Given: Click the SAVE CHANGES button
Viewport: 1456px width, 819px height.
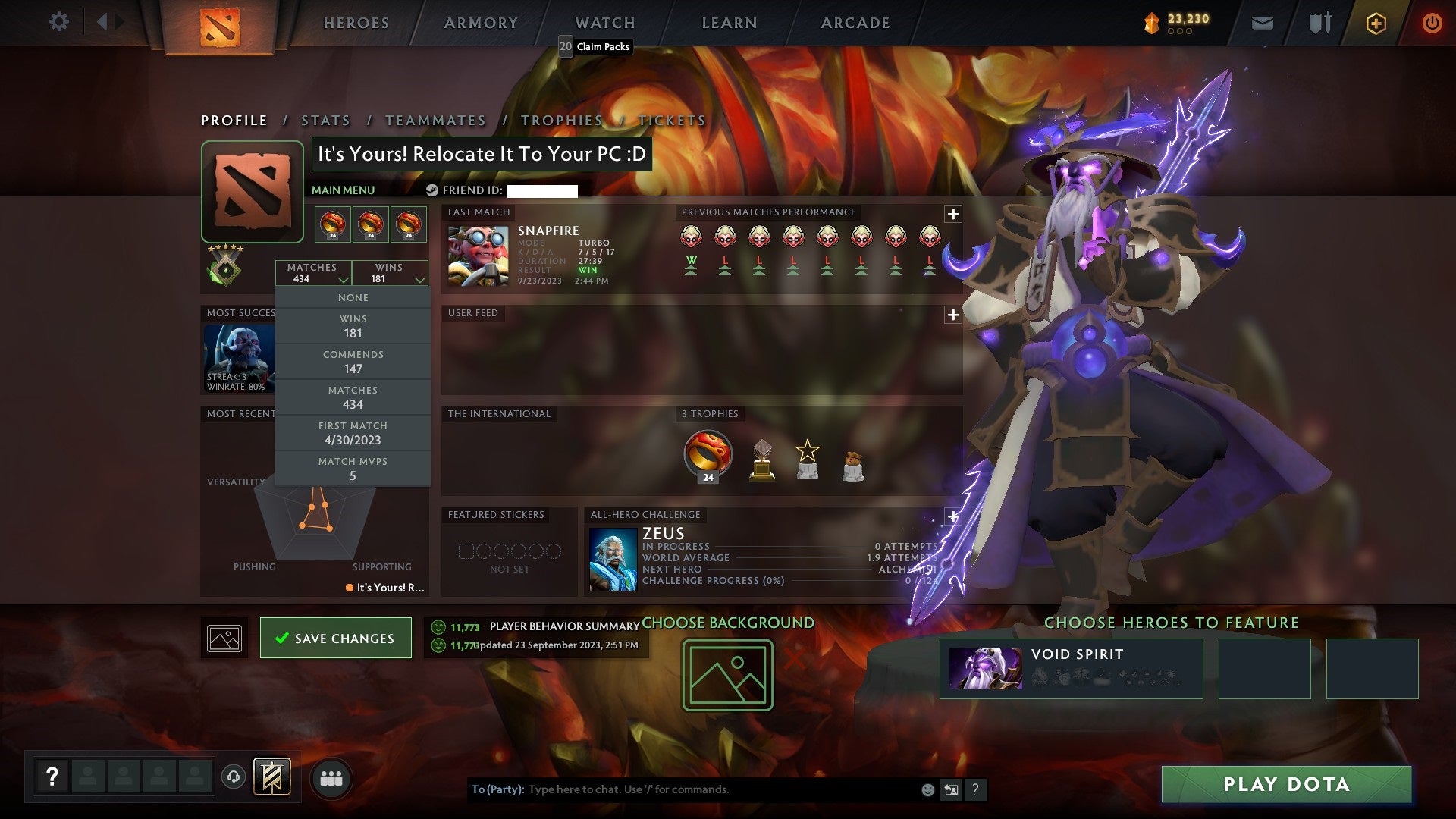Looking at the screenshot, I should click(336, 638).
